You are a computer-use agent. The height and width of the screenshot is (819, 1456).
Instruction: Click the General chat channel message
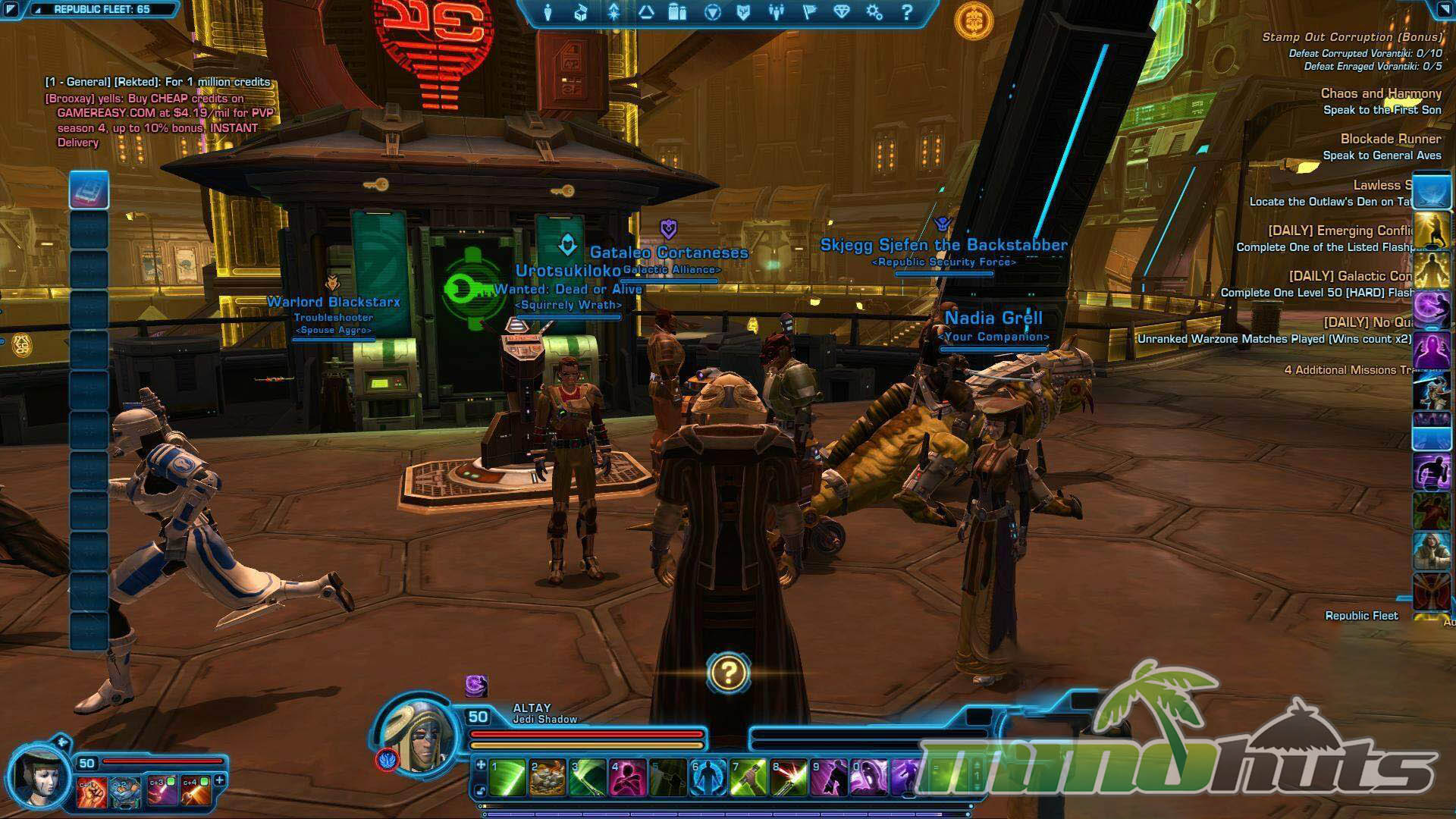[x=158, y=82]
